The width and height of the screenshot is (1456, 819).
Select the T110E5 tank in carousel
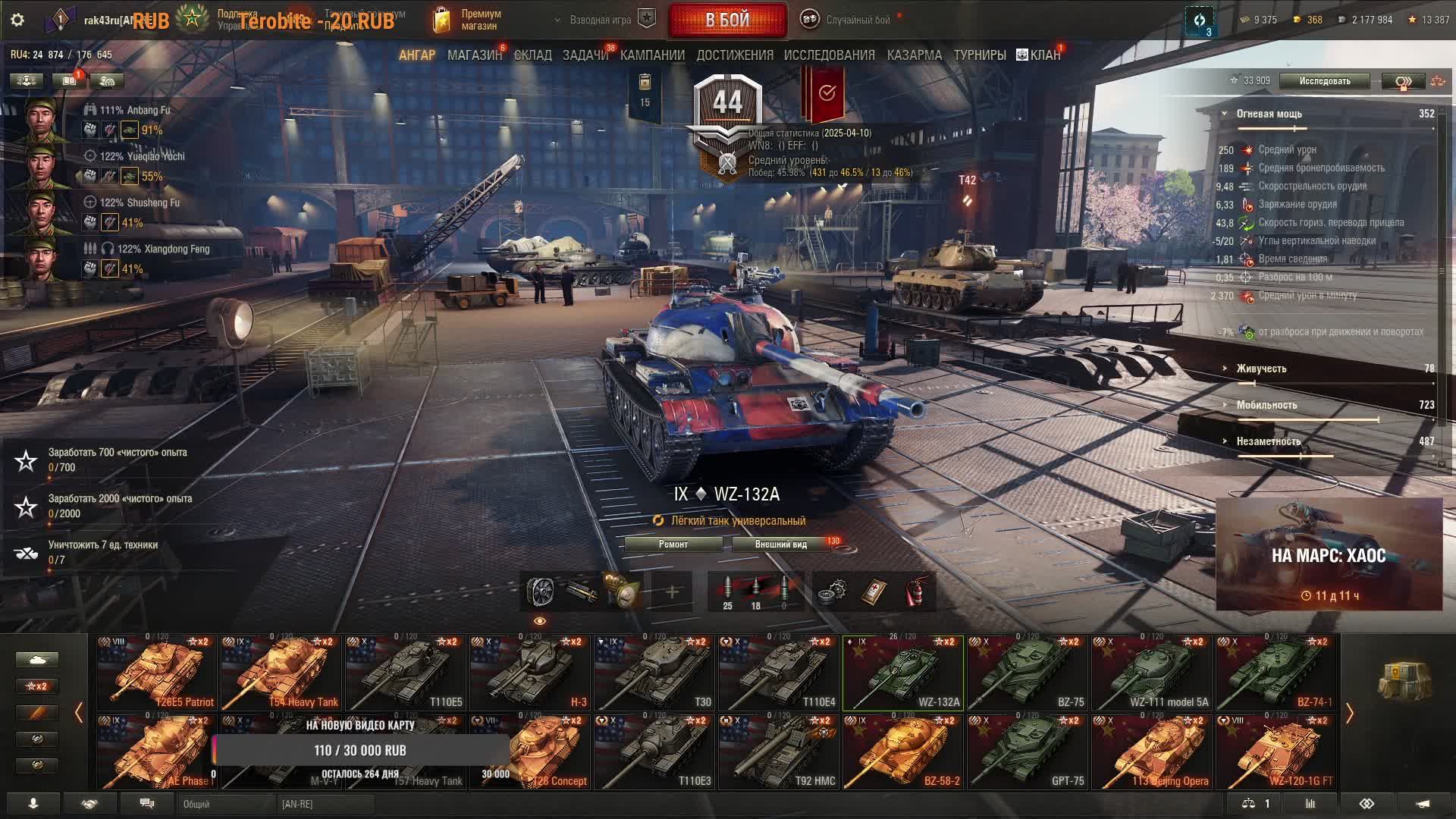point(406,673)
